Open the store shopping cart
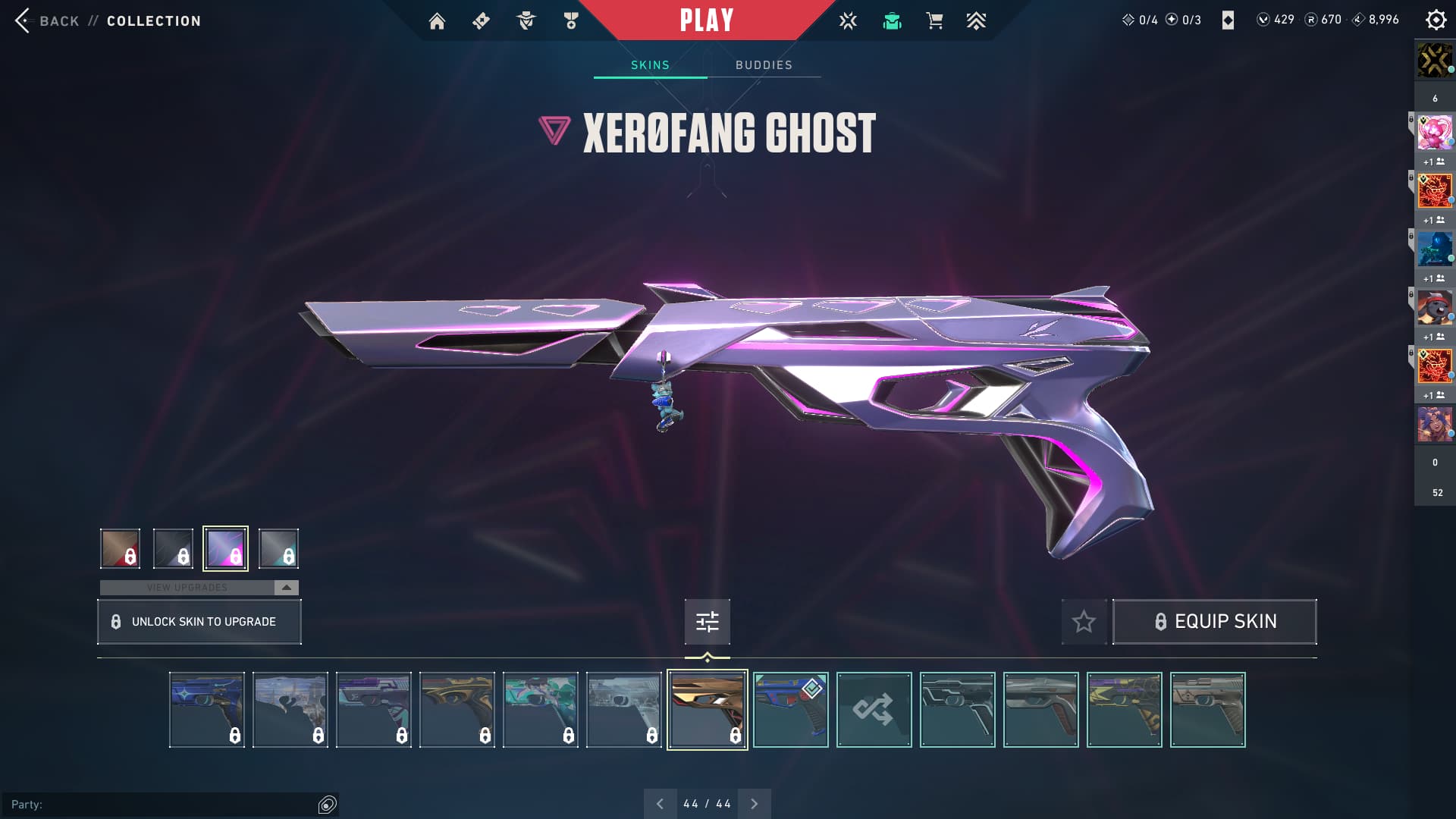The image size is (1456, 819). [x=934, y=21]
